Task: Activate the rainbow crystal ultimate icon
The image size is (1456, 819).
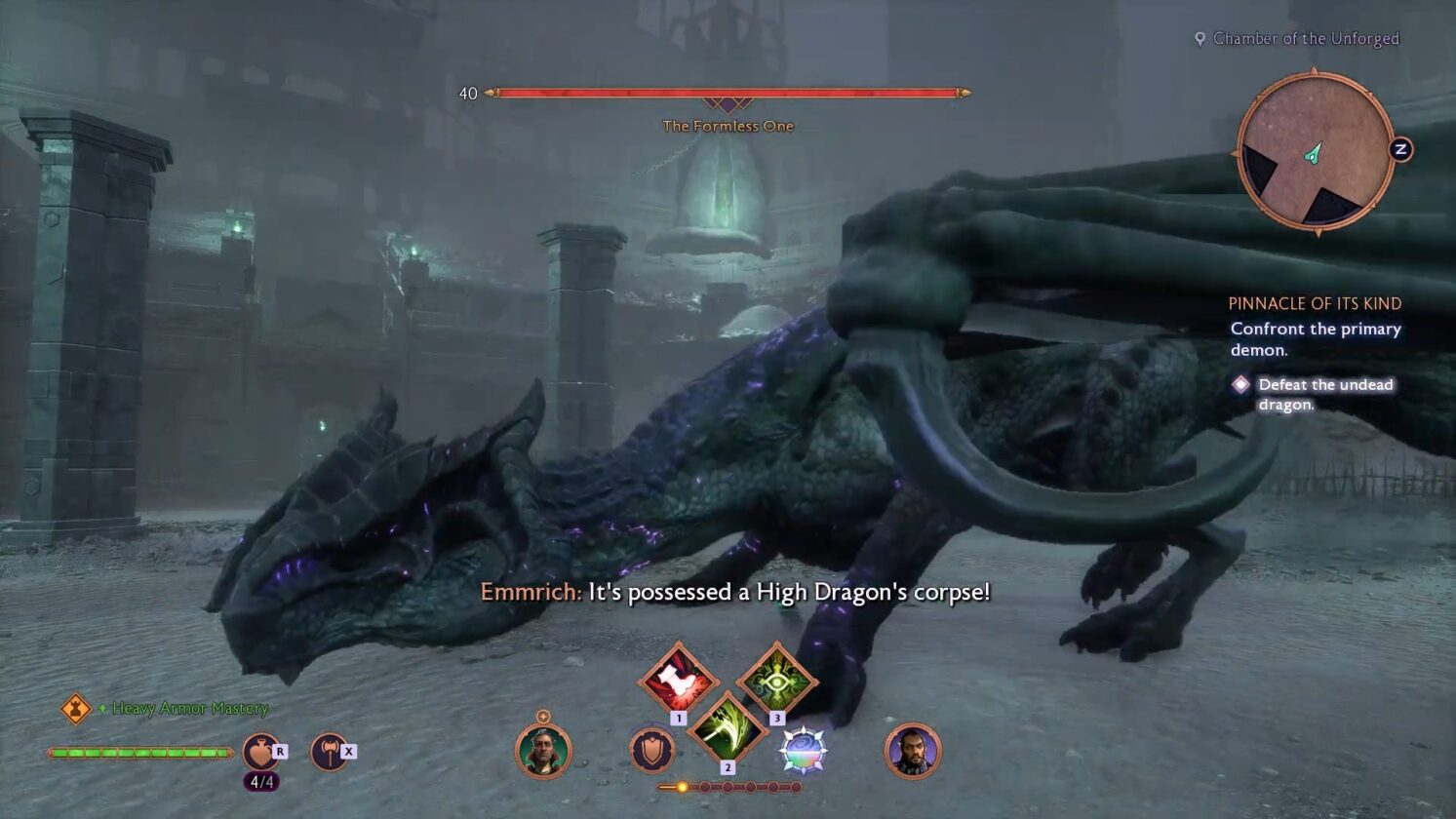Action: [x=803, y=751]
